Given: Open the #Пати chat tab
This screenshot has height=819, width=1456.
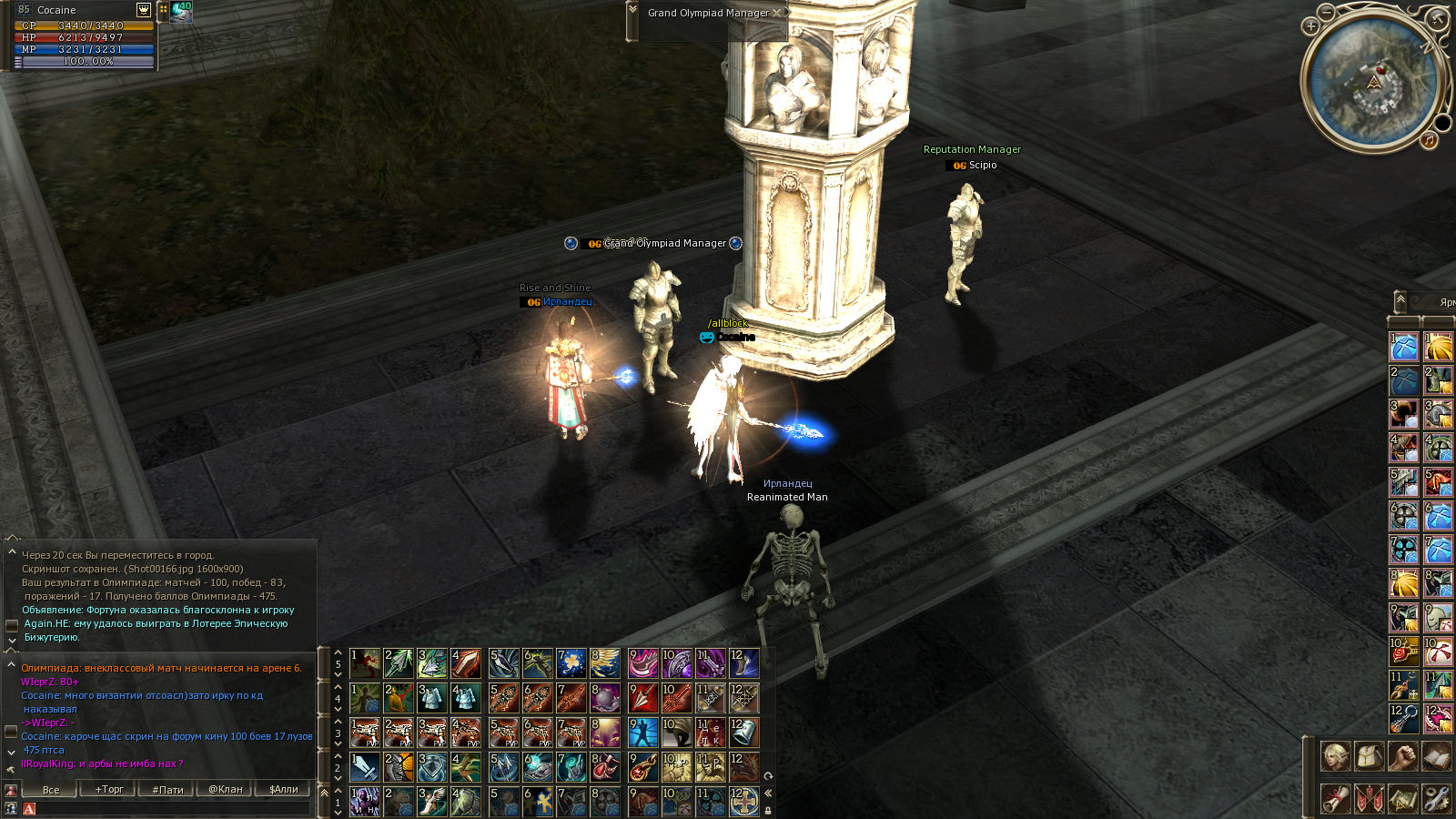Looking at the screenshot, I should click(x=167, y=789).
